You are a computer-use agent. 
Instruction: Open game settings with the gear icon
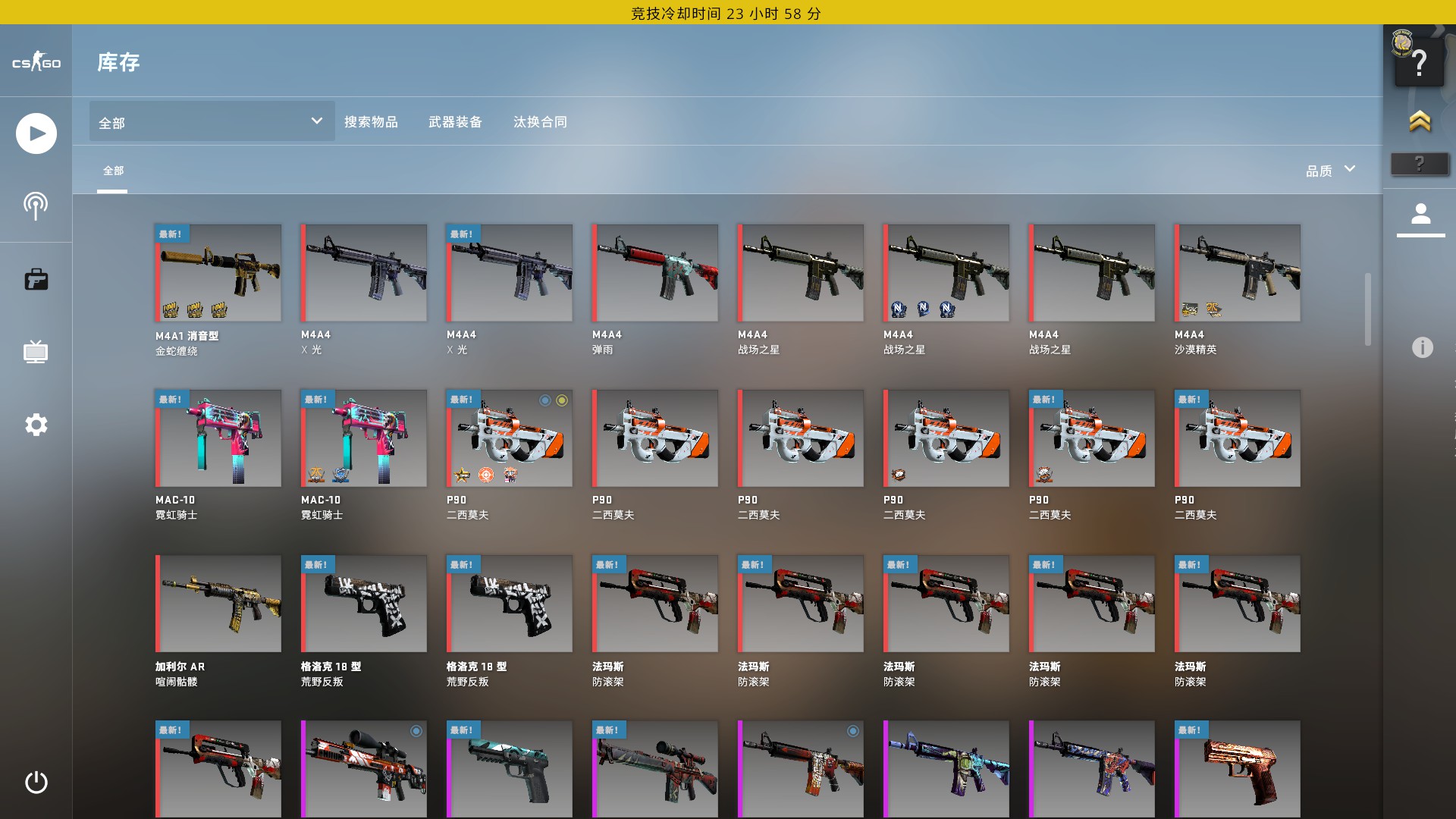coord(36,425)
